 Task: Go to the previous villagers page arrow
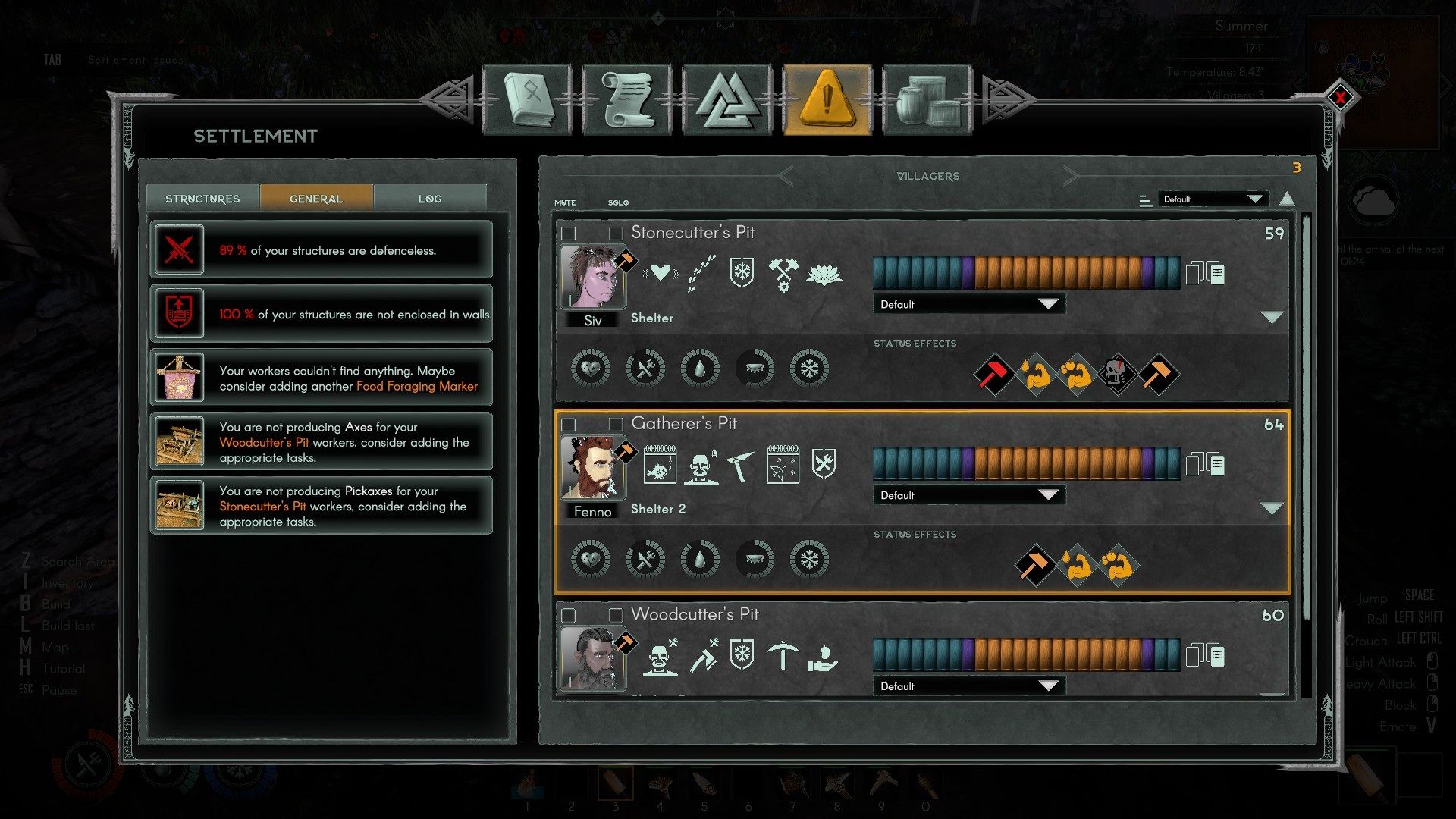pos(786,176)
